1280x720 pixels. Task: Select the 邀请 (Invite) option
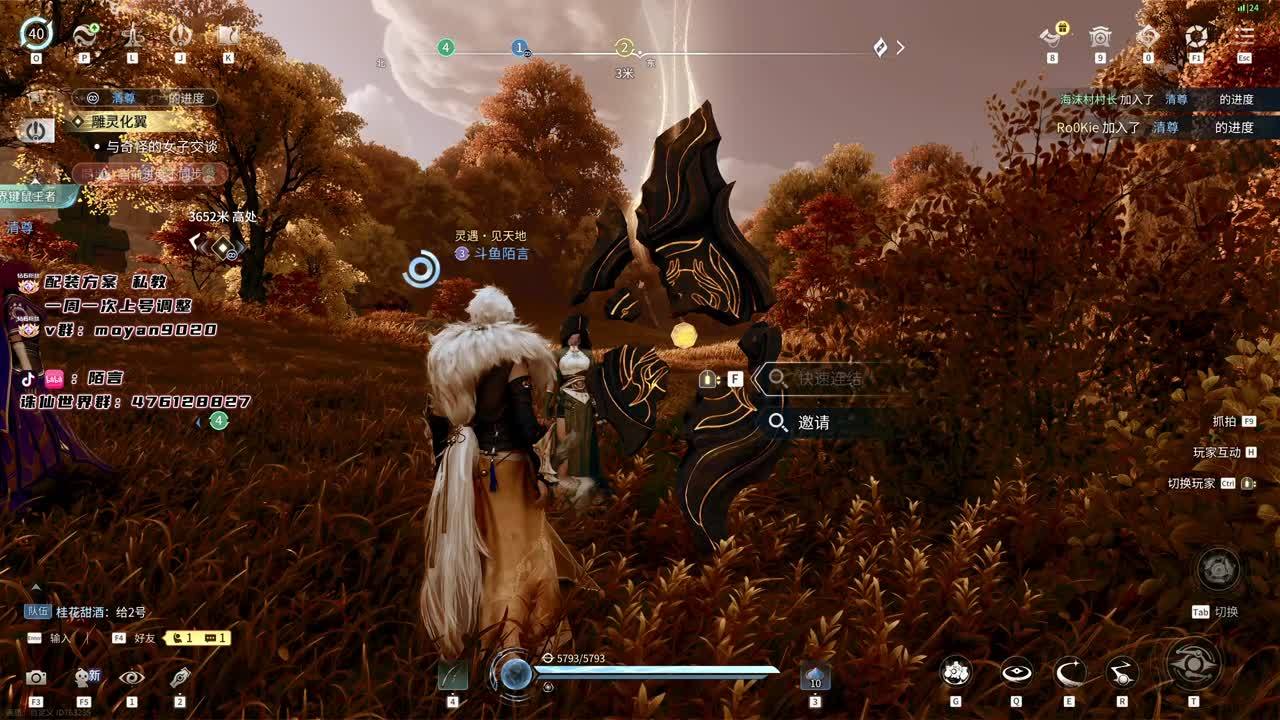coord(813,423)
